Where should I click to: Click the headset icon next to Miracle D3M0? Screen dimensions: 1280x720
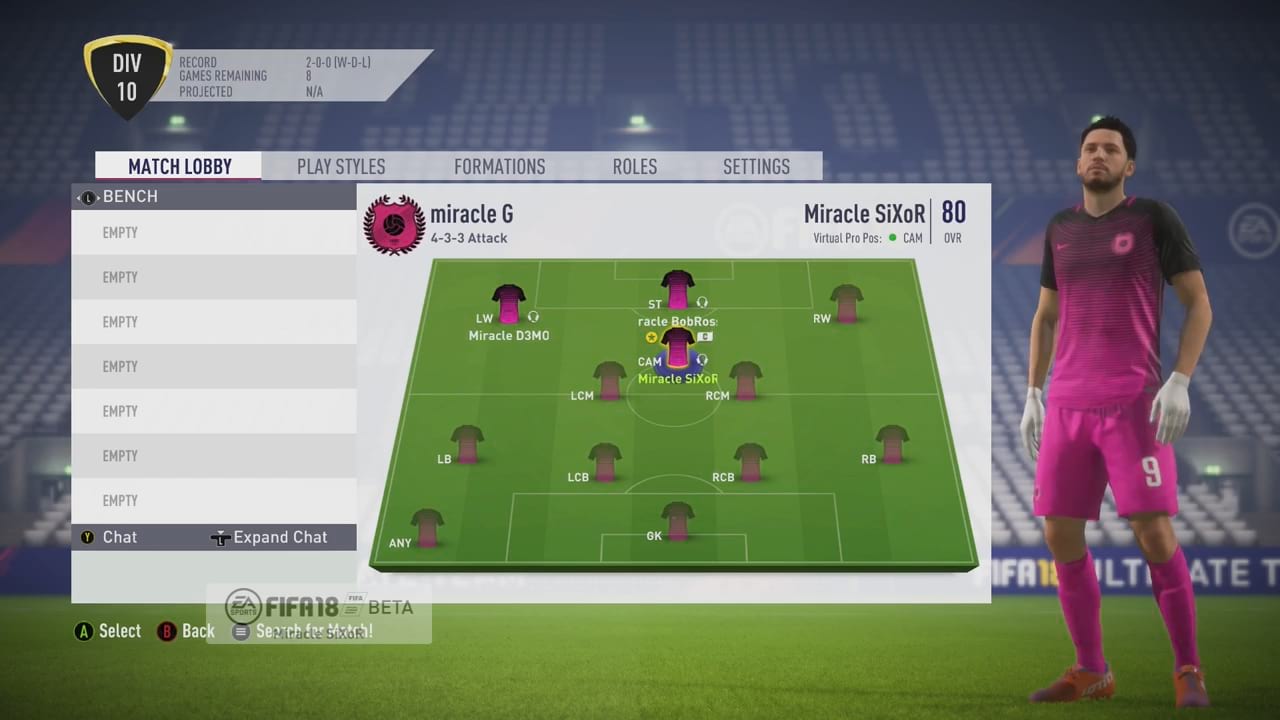pyautogui.click(x=533, y=316)
